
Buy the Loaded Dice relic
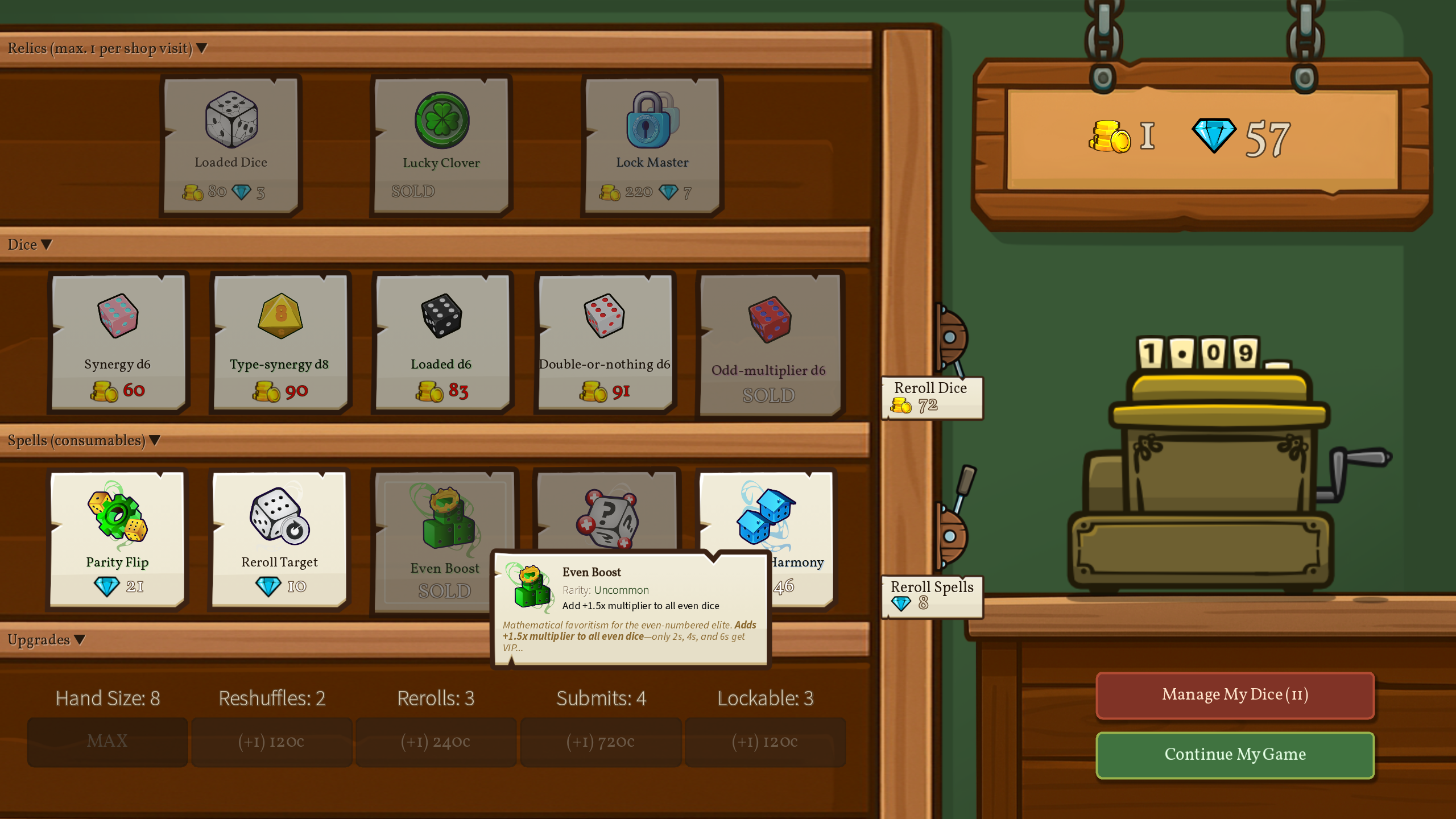[x=230, y=145]
